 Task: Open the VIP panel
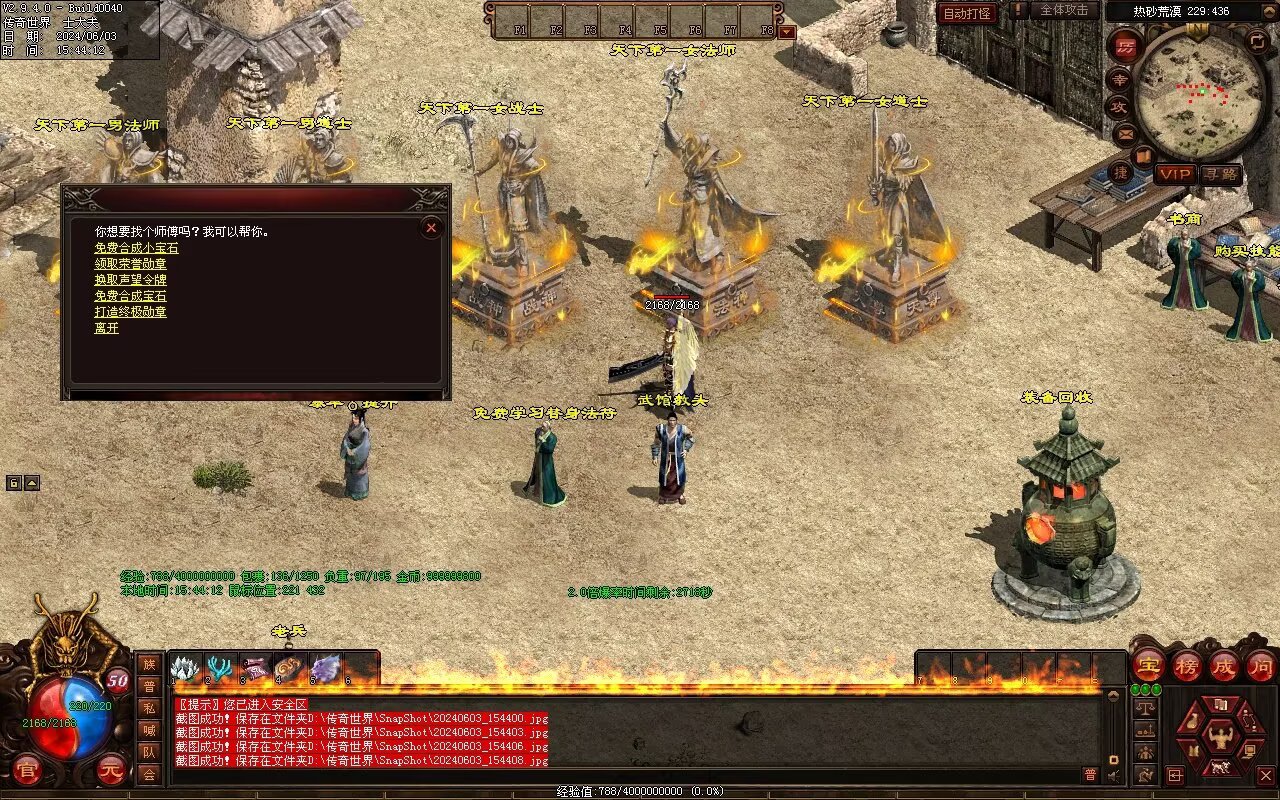pos(1175,174)
